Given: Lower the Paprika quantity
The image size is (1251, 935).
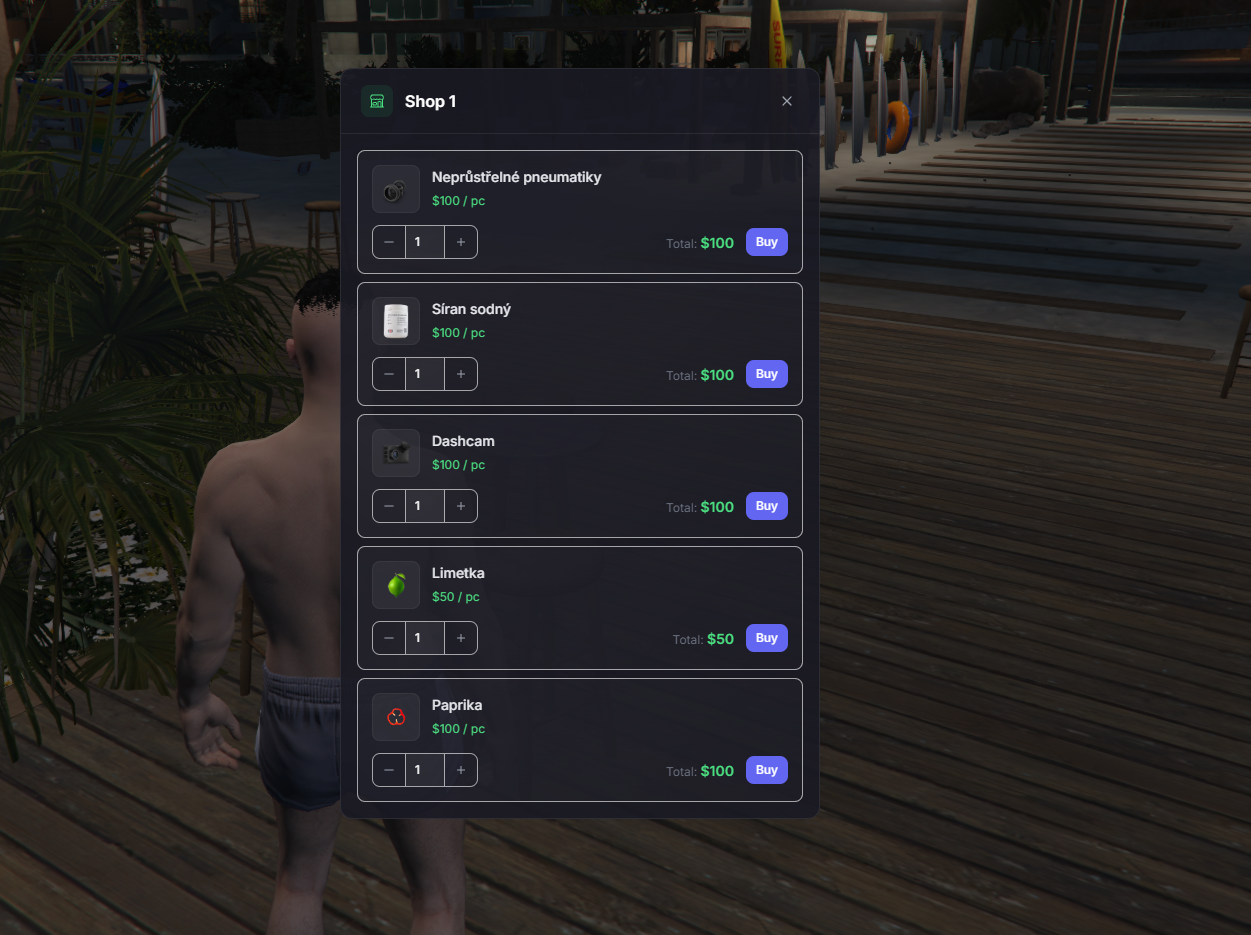Looking at the screenshot, I should (x=389, y=770).
